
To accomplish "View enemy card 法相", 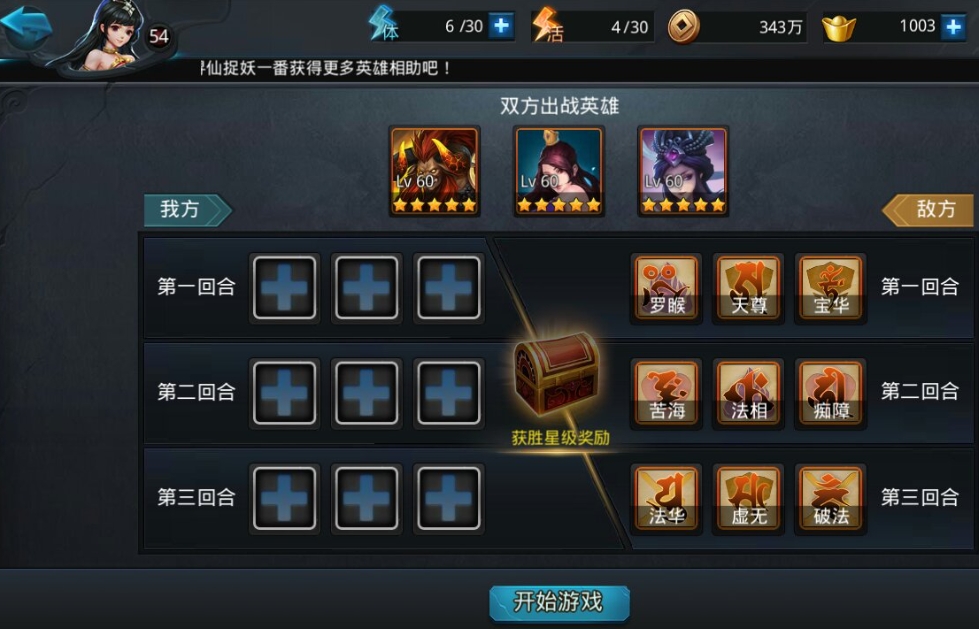I will [749, 392].
